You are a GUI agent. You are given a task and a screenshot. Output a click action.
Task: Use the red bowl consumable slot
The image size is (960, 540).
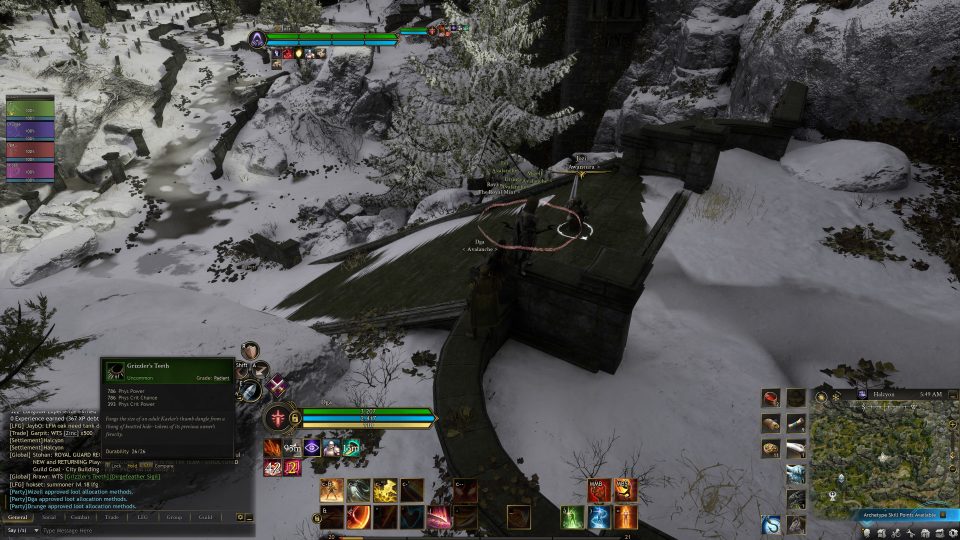tap(771, 398)
